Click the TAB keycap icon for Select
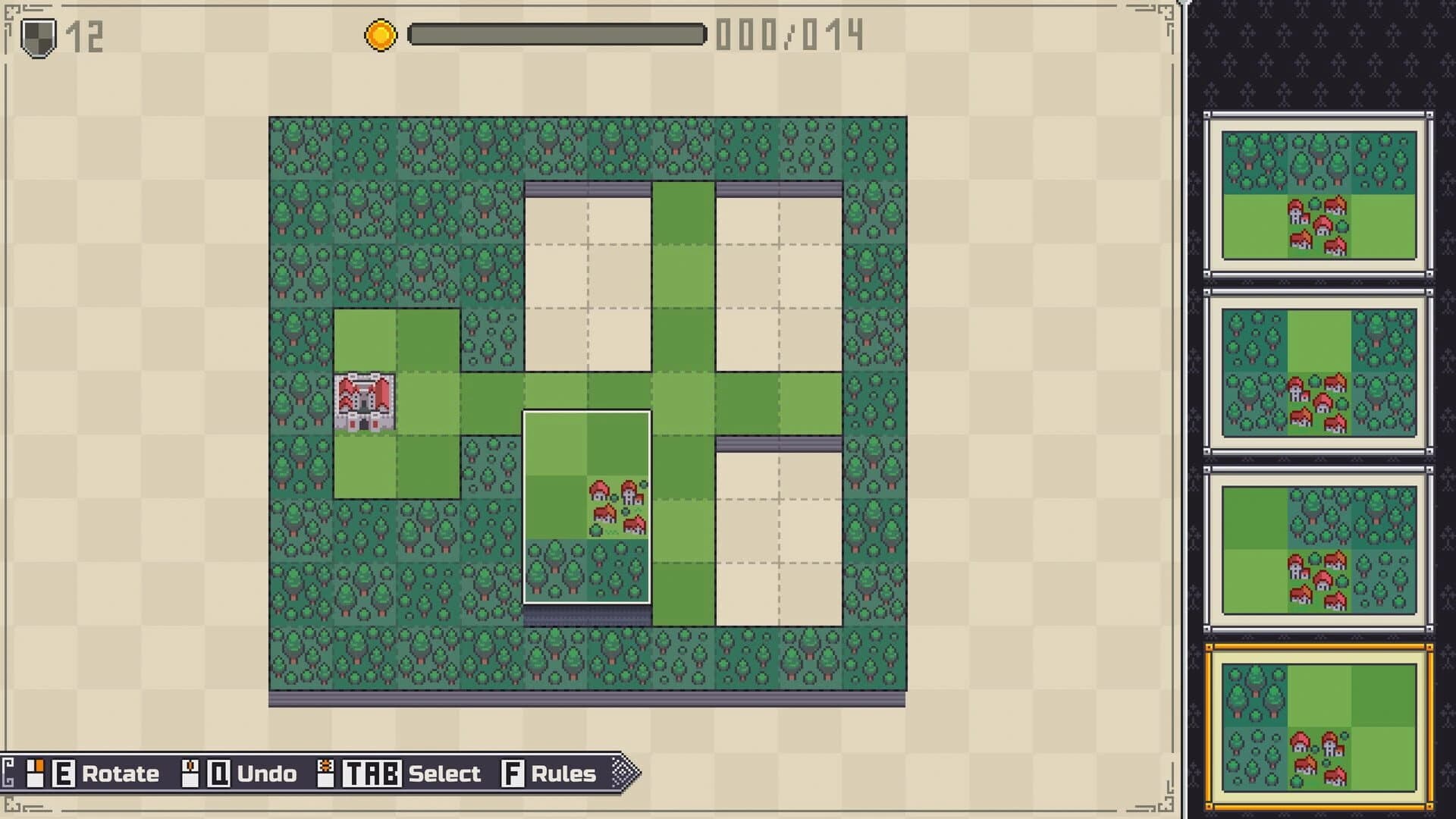The height and width of the screenshot is (819, 1456). click(x=372, y=773)
